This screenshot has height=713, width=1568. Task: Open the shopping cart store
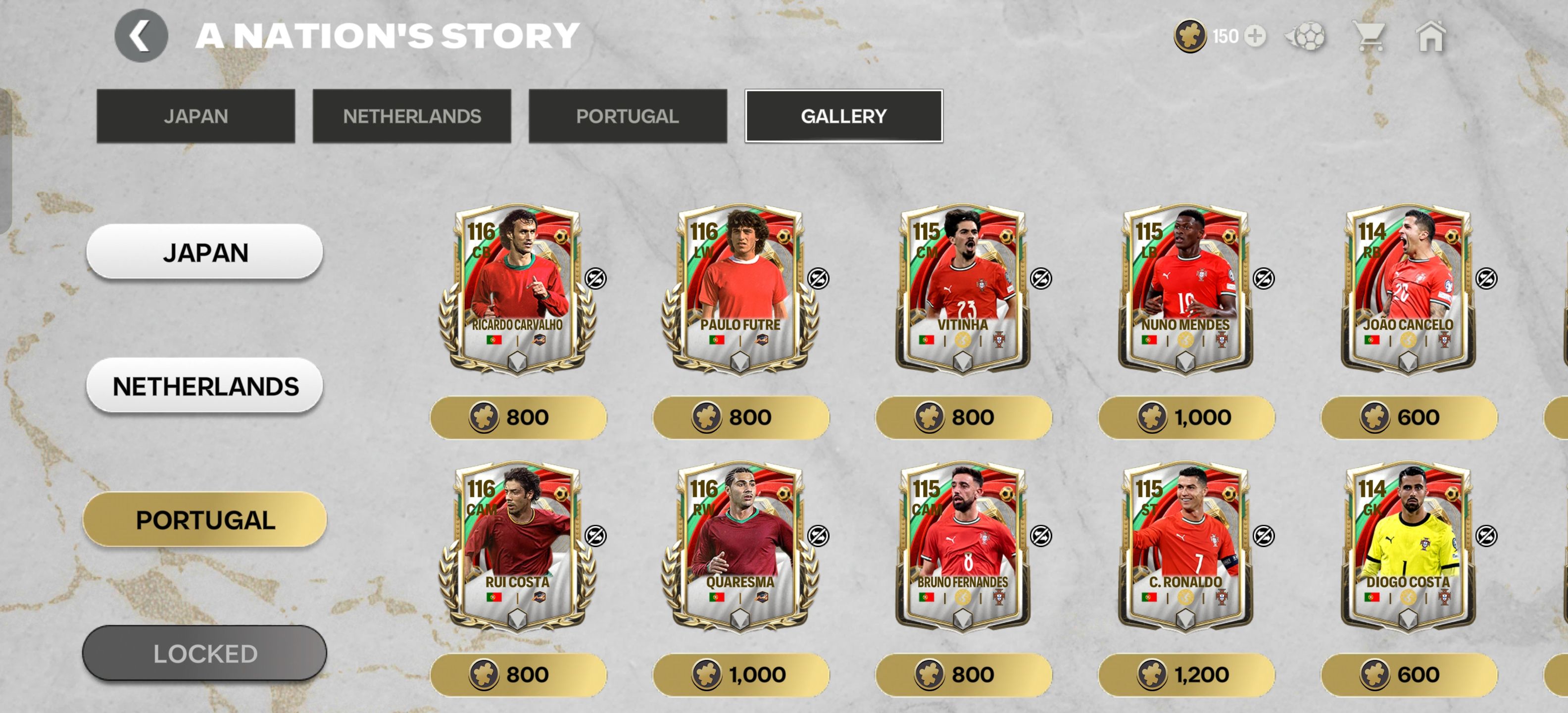(x=1370, y=36)
